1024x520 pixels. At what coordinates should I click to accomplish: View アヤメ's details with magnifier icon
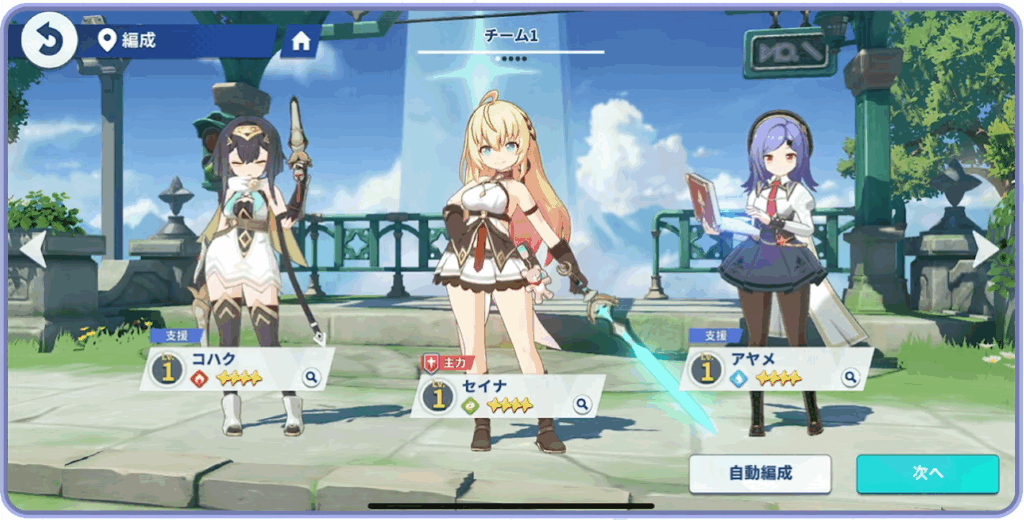point(850,378)
